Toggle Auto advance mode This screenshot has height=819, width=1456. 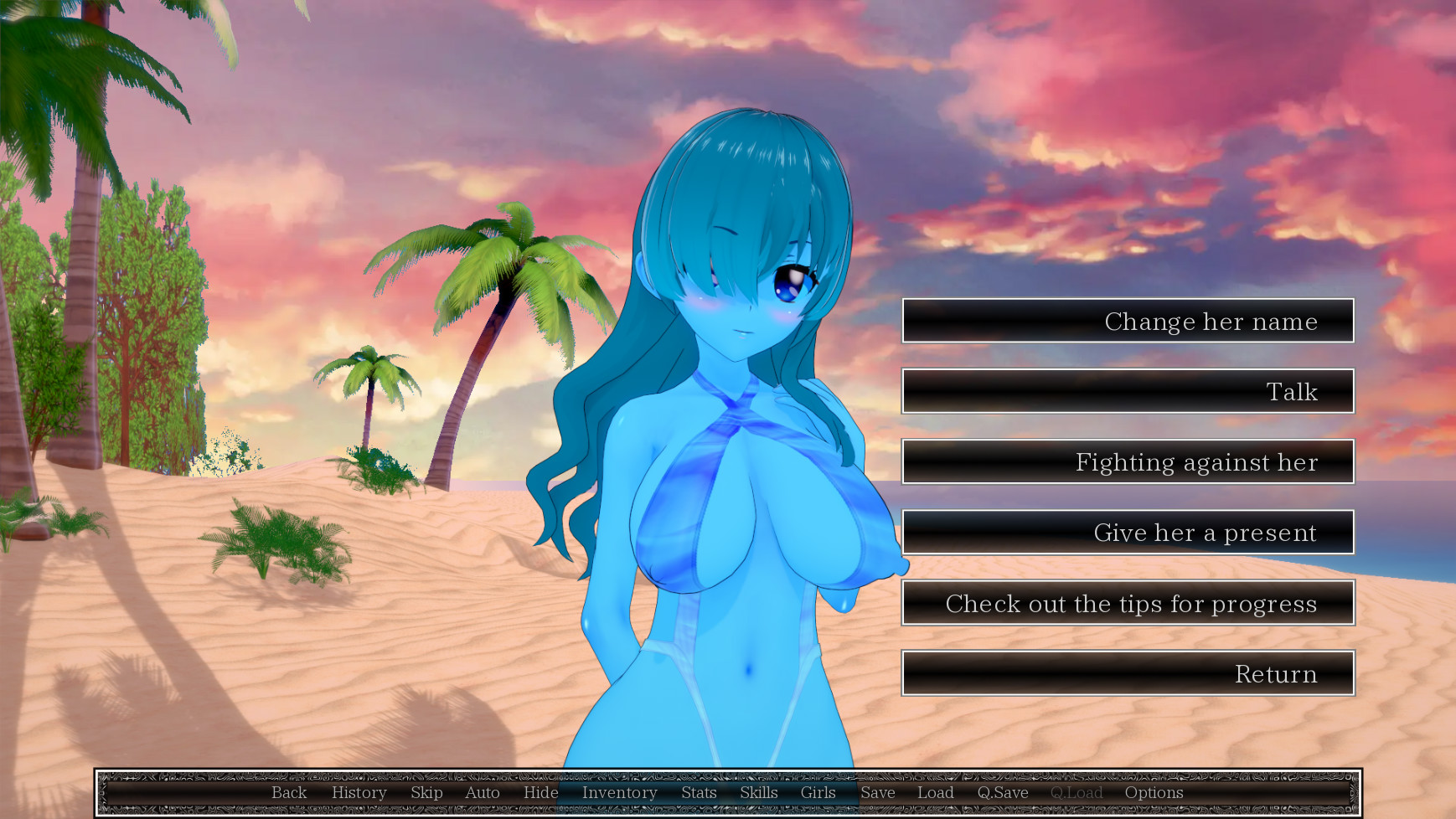click(x=483, y=793)
